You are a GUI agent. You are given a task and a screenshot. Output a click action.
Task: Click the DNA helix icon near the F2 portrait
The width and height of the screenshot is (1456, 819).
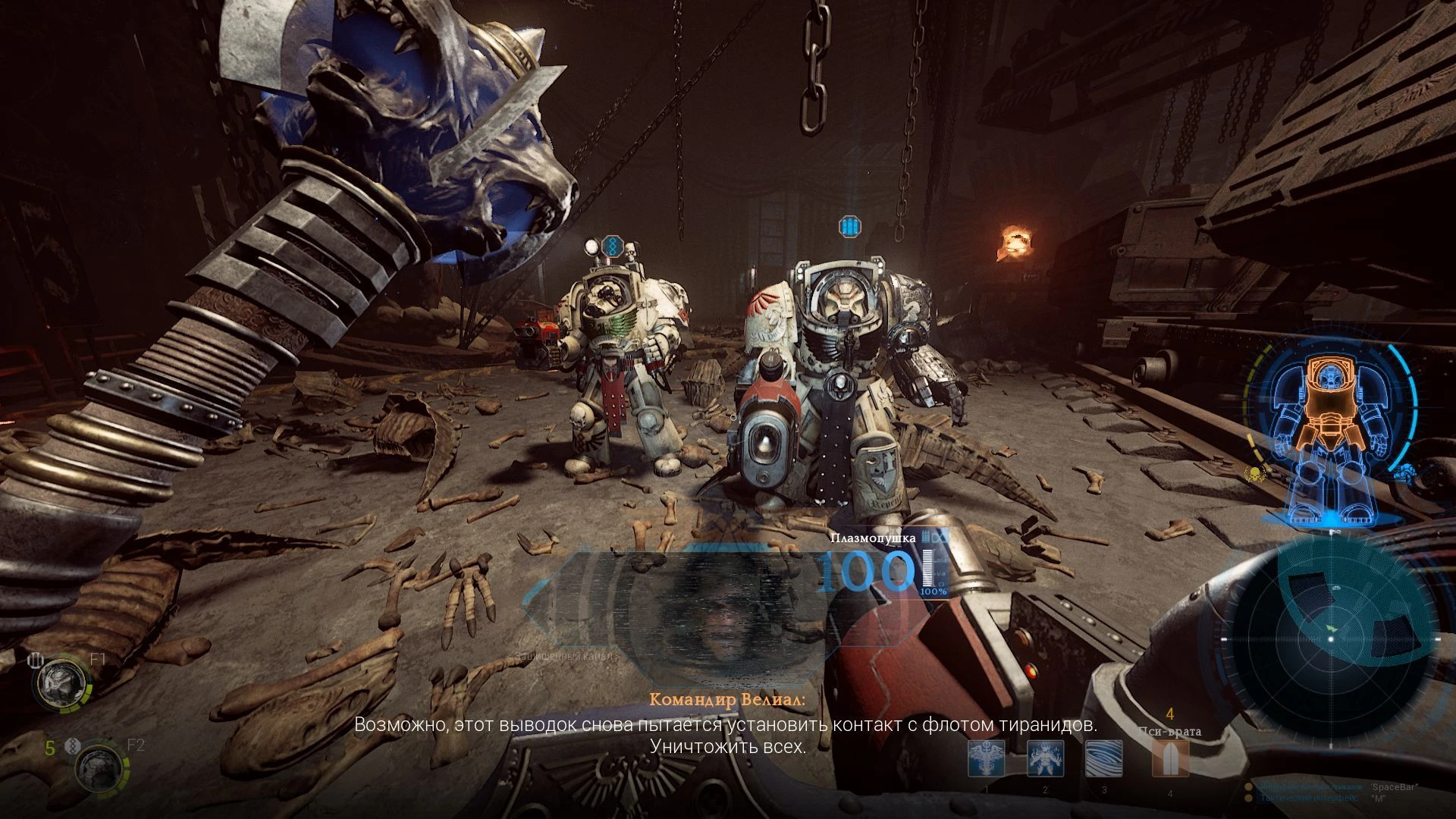click(x=73, y=746)
